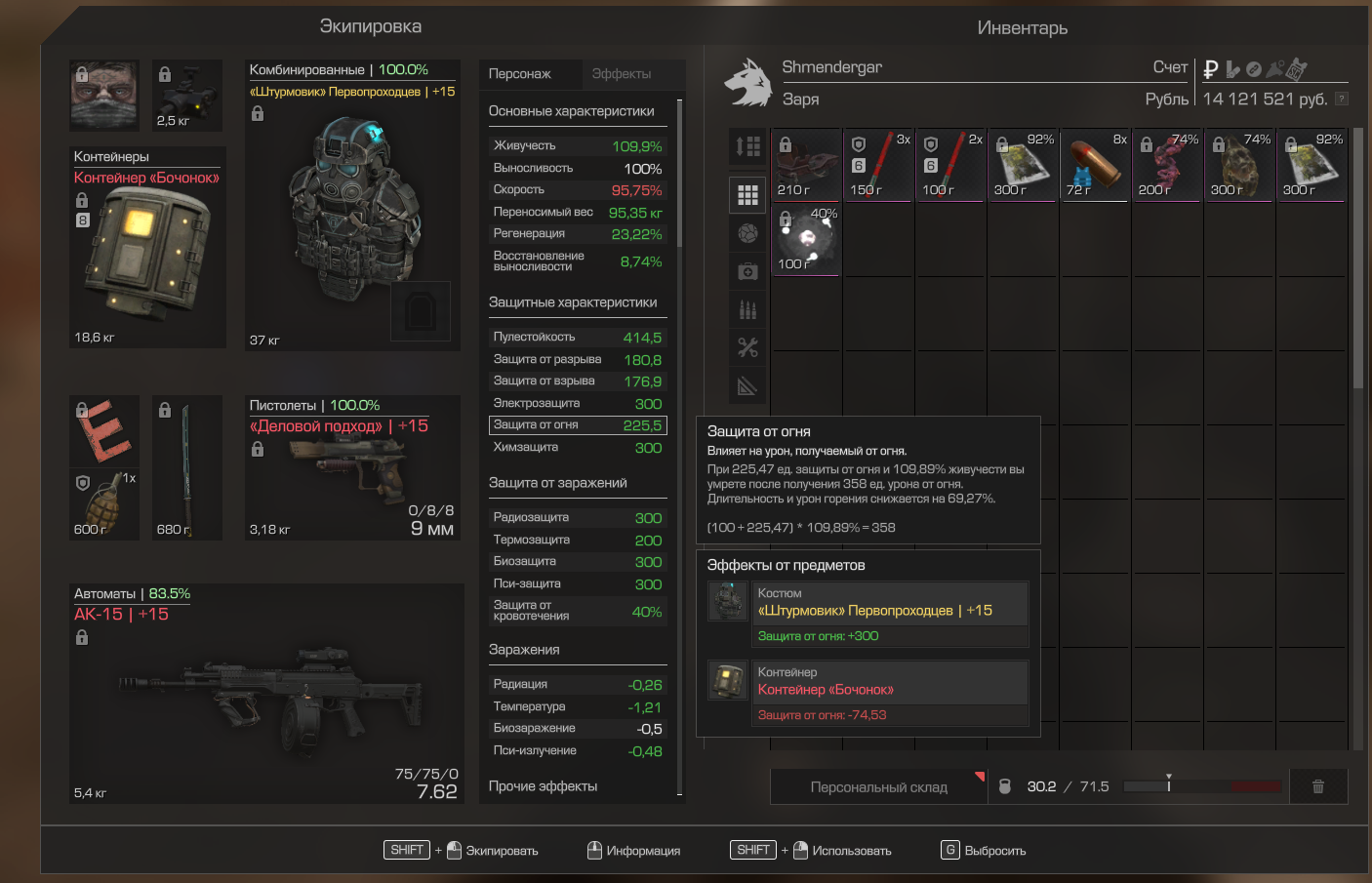This screenshot has width=1372, height=883.
Task: Click the question mark help icon
Action: pyautogui.click(x=1342, y=99)
